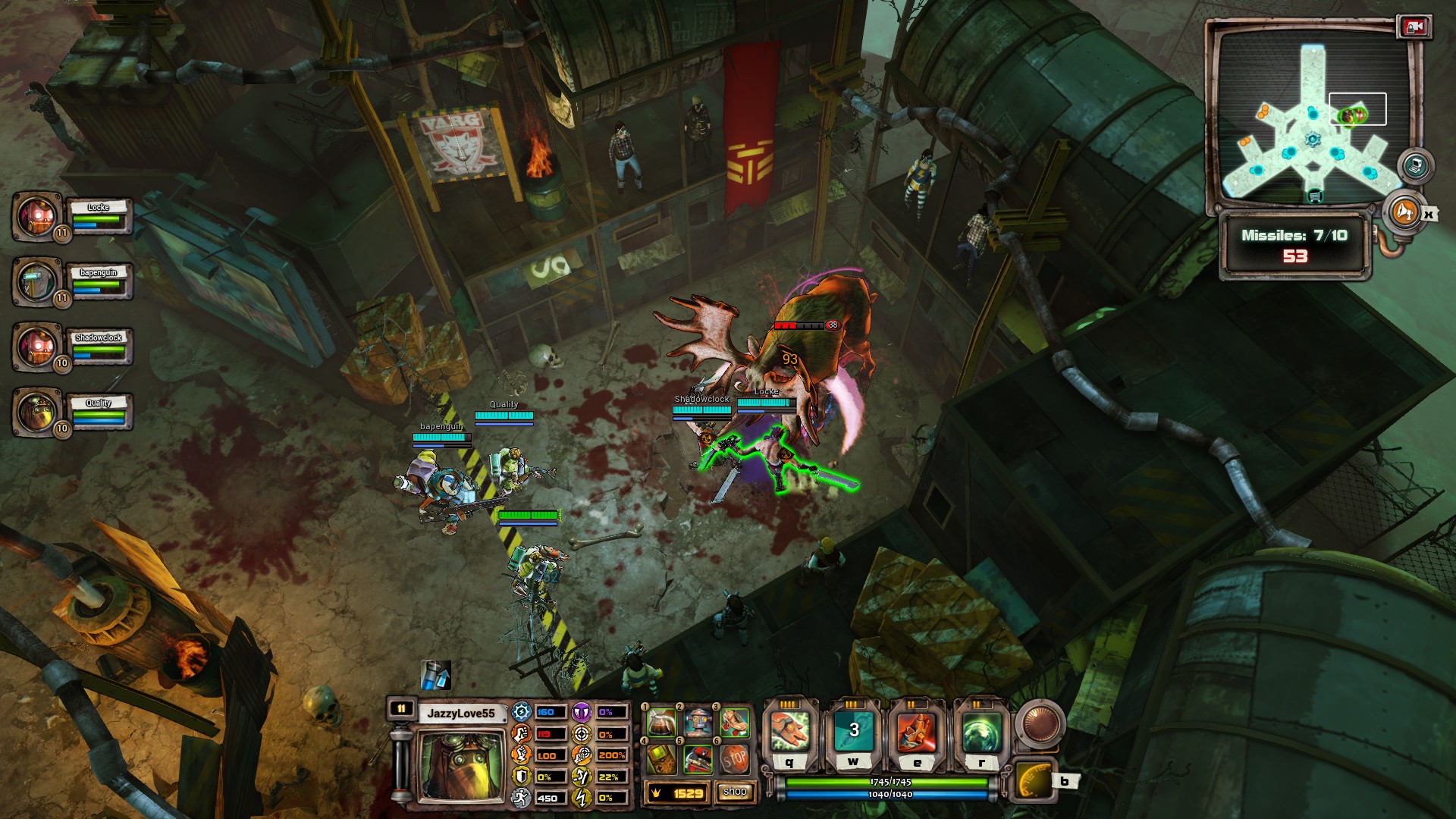Screen dimensions: 1456x819
Task: Activate the W ability on cooldown
Action: [854, 732]
